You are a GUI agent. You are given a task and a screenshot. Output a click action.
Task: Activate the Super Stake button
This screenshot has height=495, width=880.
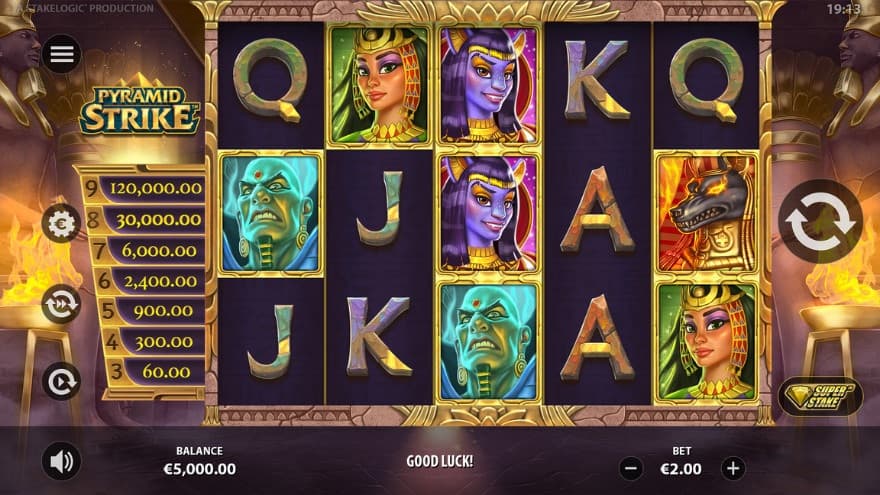820,396
